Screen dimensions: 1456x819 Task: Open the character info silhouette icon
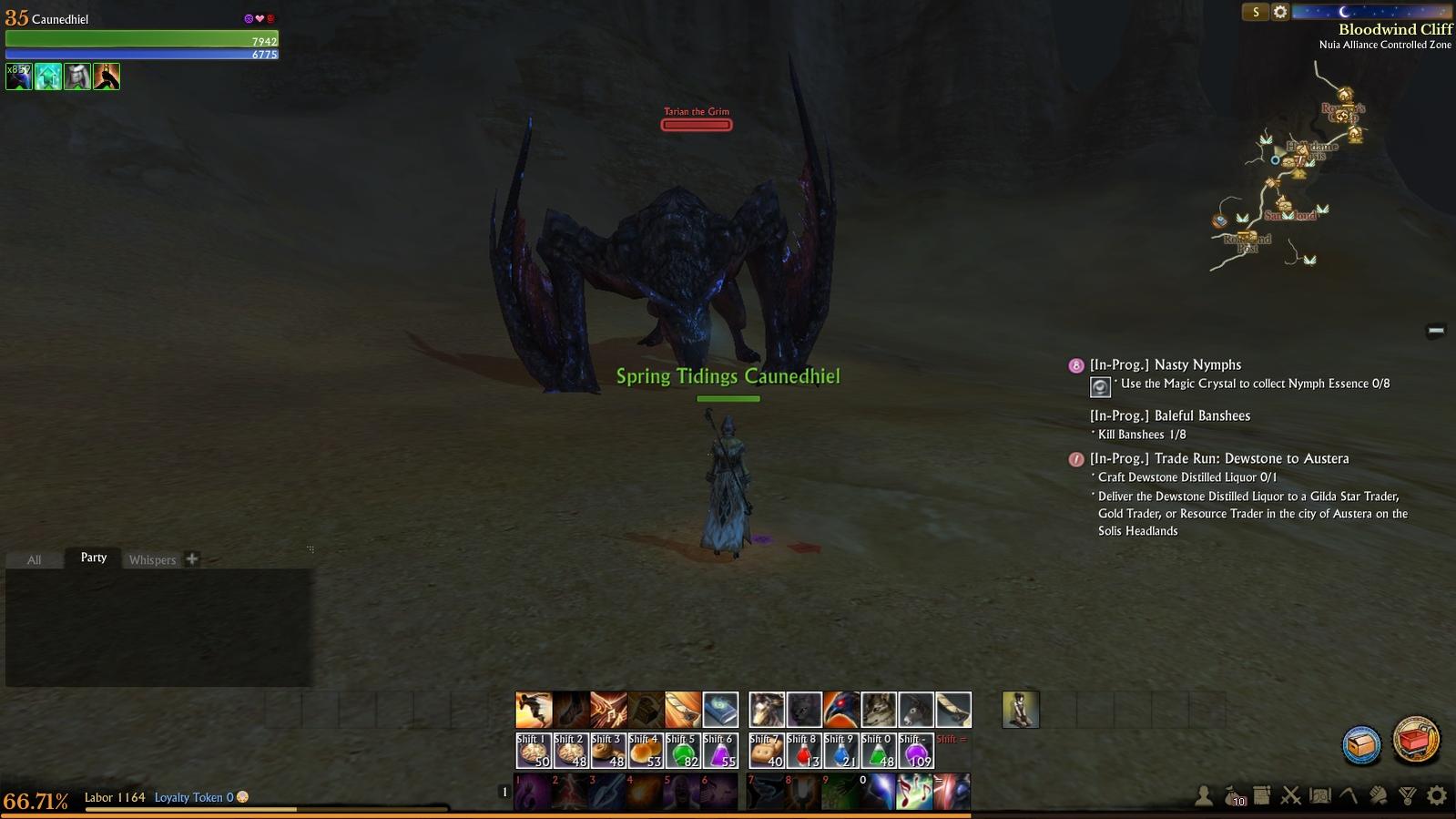point(1204,796)
